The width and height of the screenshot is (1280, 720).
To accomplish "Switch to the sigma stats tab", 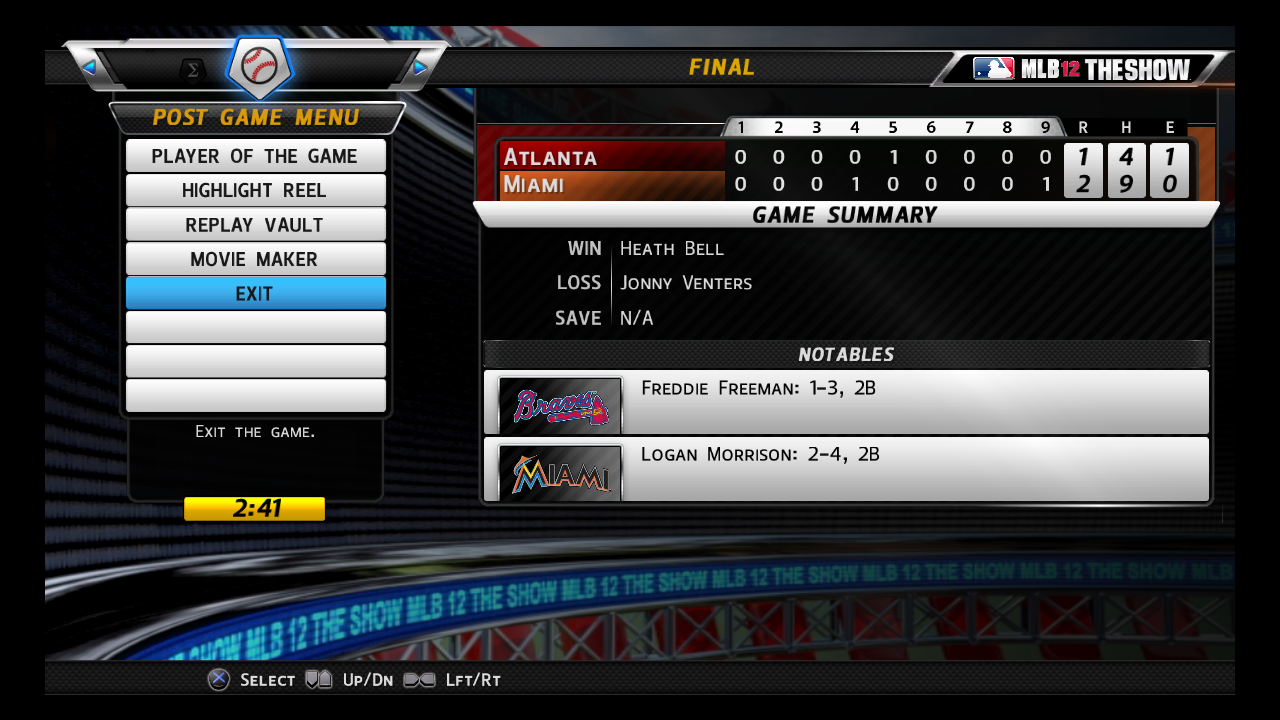I will coord(193,69).
